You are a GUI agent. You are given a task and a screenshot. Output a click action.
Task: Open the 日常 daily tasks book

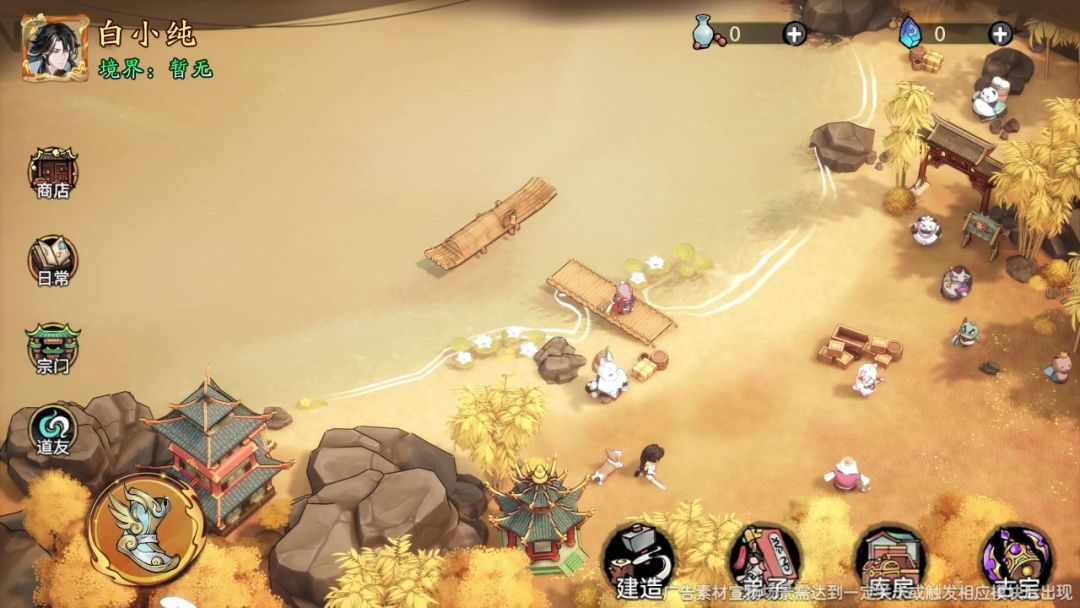53,261
